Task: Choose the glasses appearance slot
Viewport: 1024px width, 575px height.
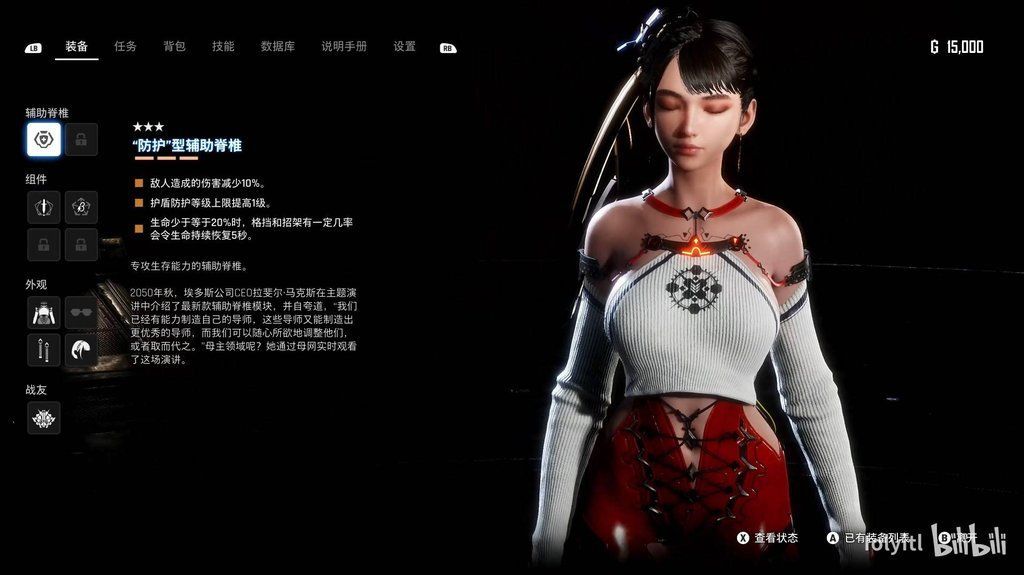Action: 81,312
